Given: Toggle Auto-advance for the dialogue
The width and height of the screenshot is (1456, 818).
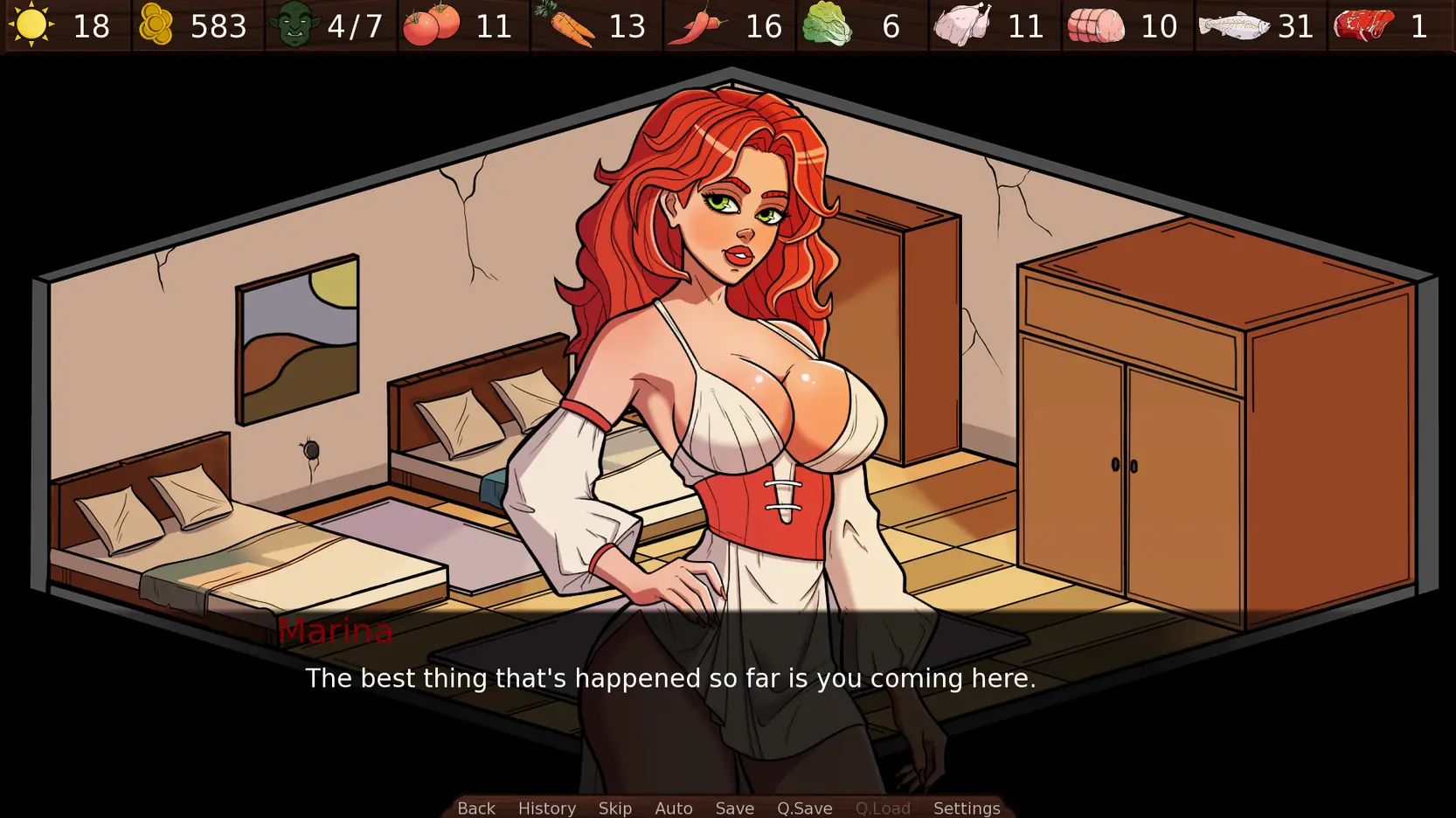Looking at the screenshot, I should pos(674,808).
